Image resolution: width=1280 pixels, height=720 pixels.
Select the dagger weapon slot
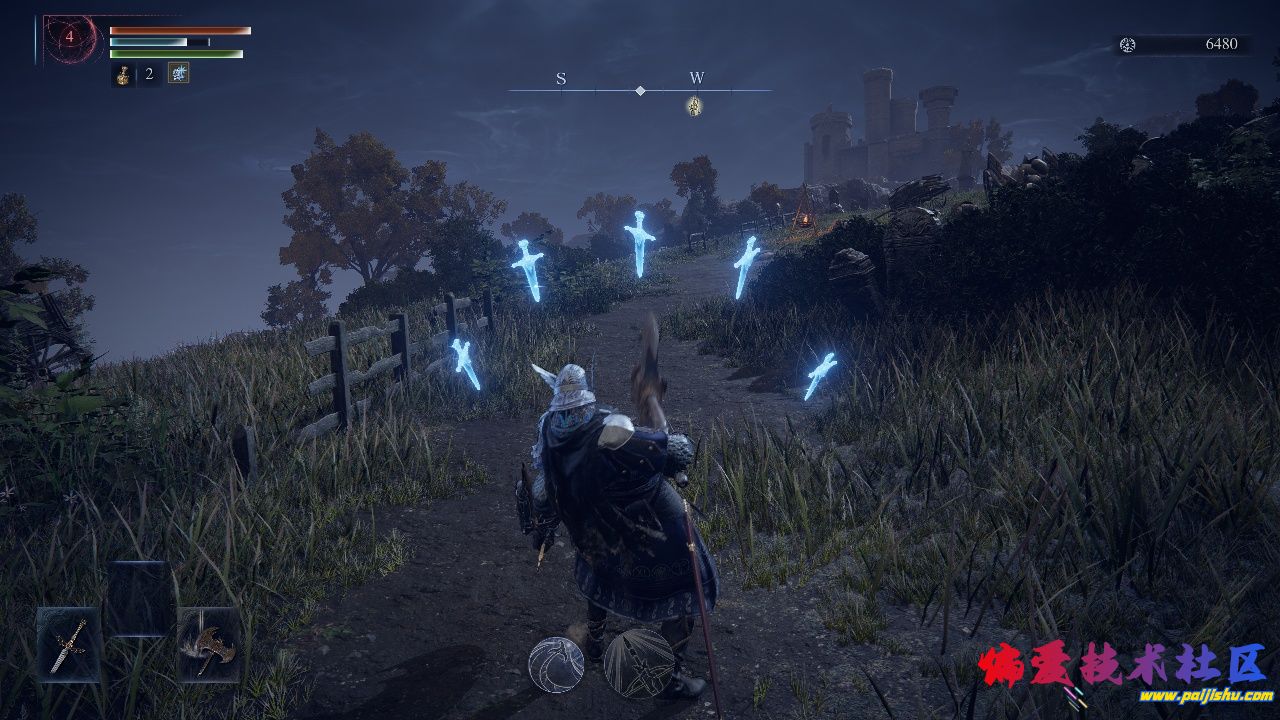pyautogui.click(x=69, y=645)
